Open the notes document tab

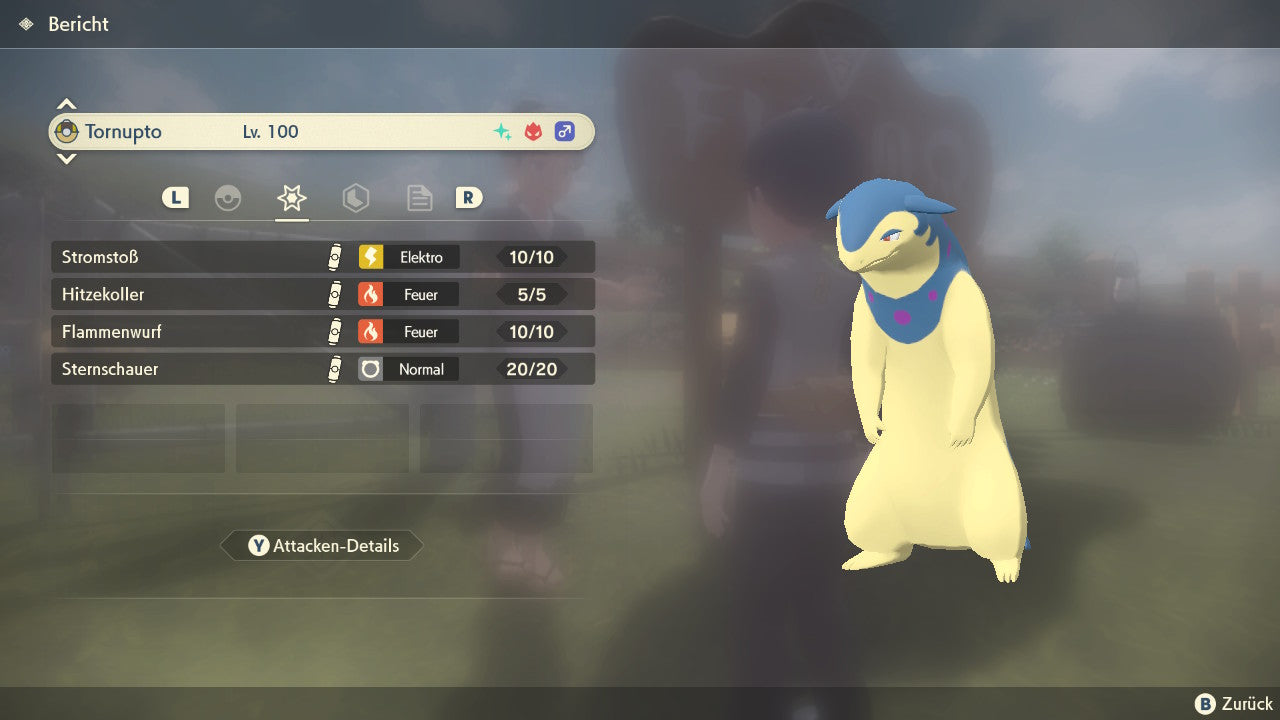point(419,198)
